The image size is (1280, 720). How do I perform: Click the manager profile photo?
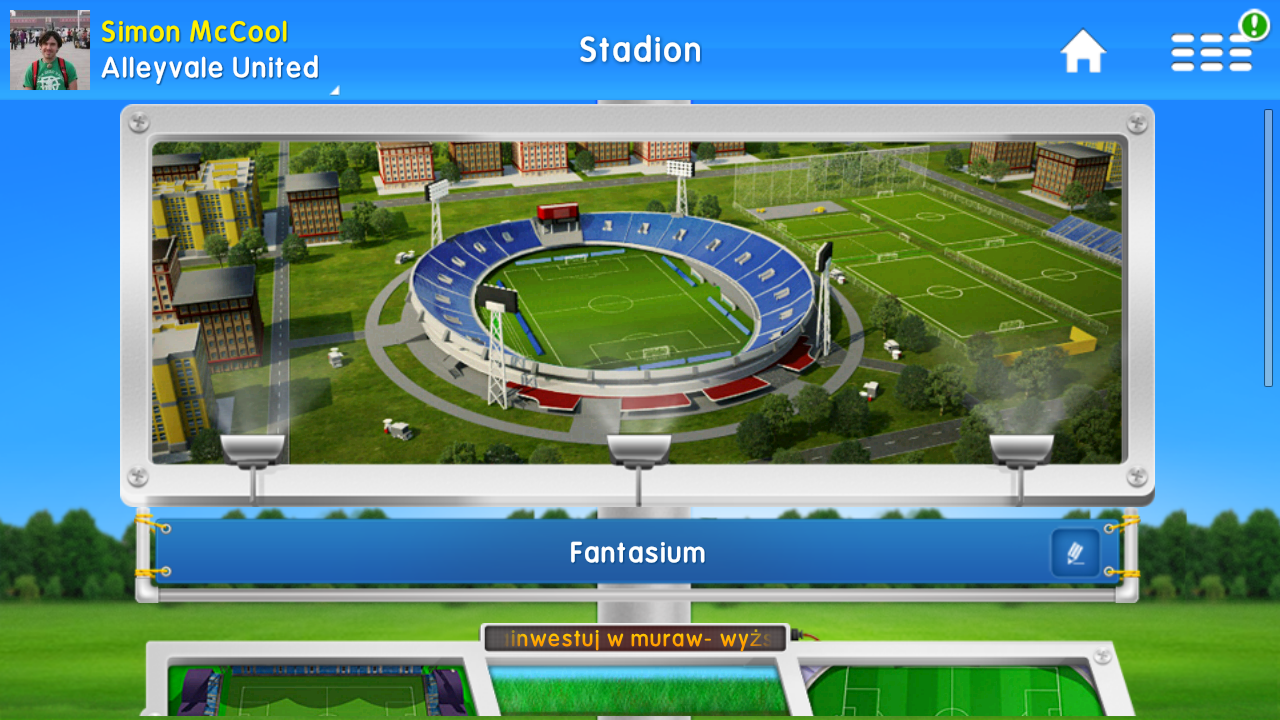(48, 48)
